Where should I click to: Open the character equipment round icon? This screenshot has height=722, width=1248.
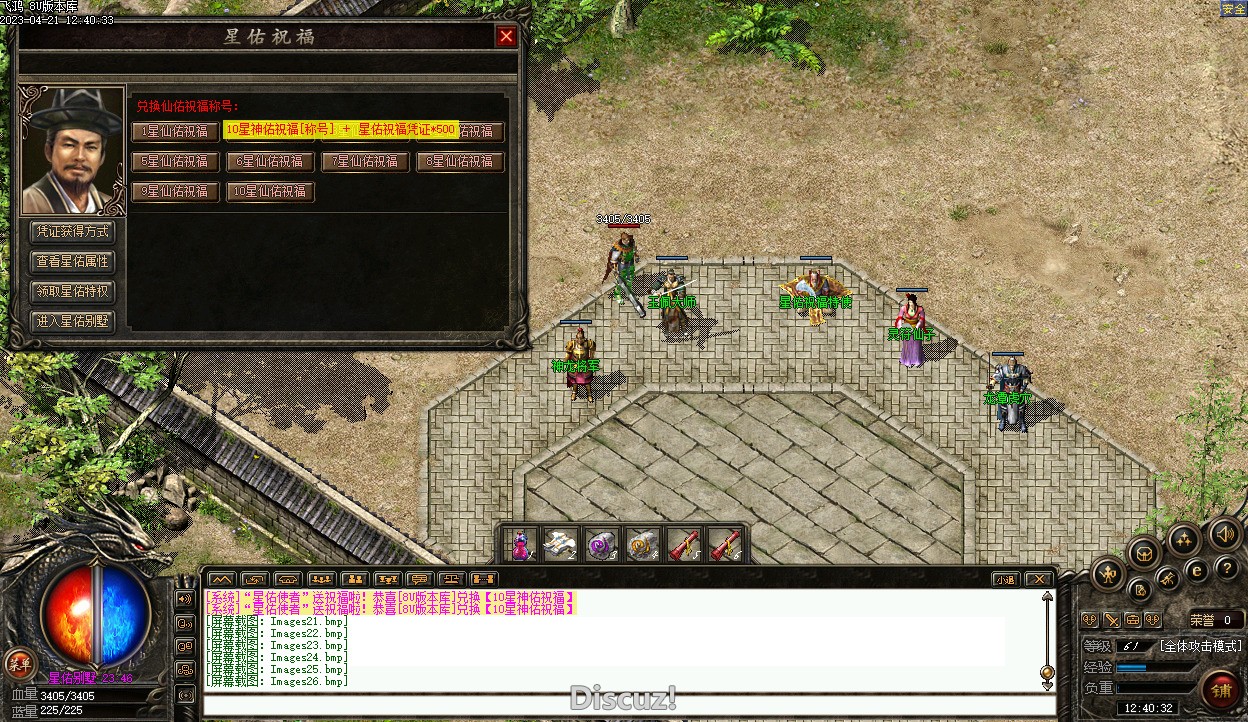click(1109, 573)
